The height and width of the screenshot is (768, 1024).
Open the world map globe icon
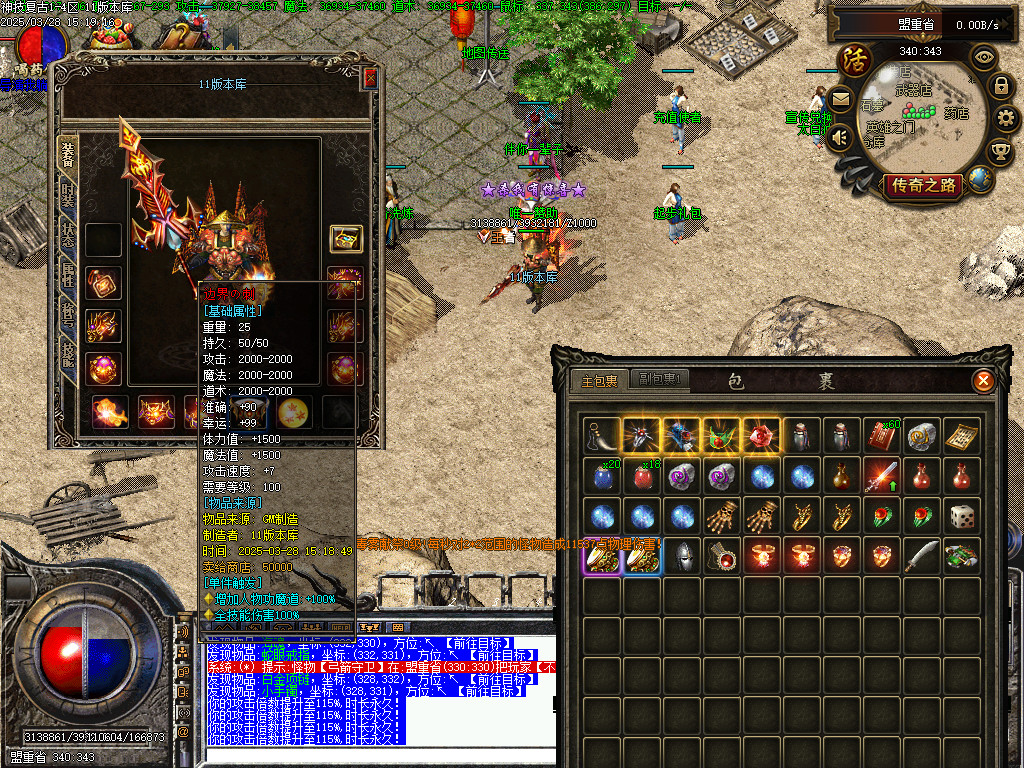(980, 180)
